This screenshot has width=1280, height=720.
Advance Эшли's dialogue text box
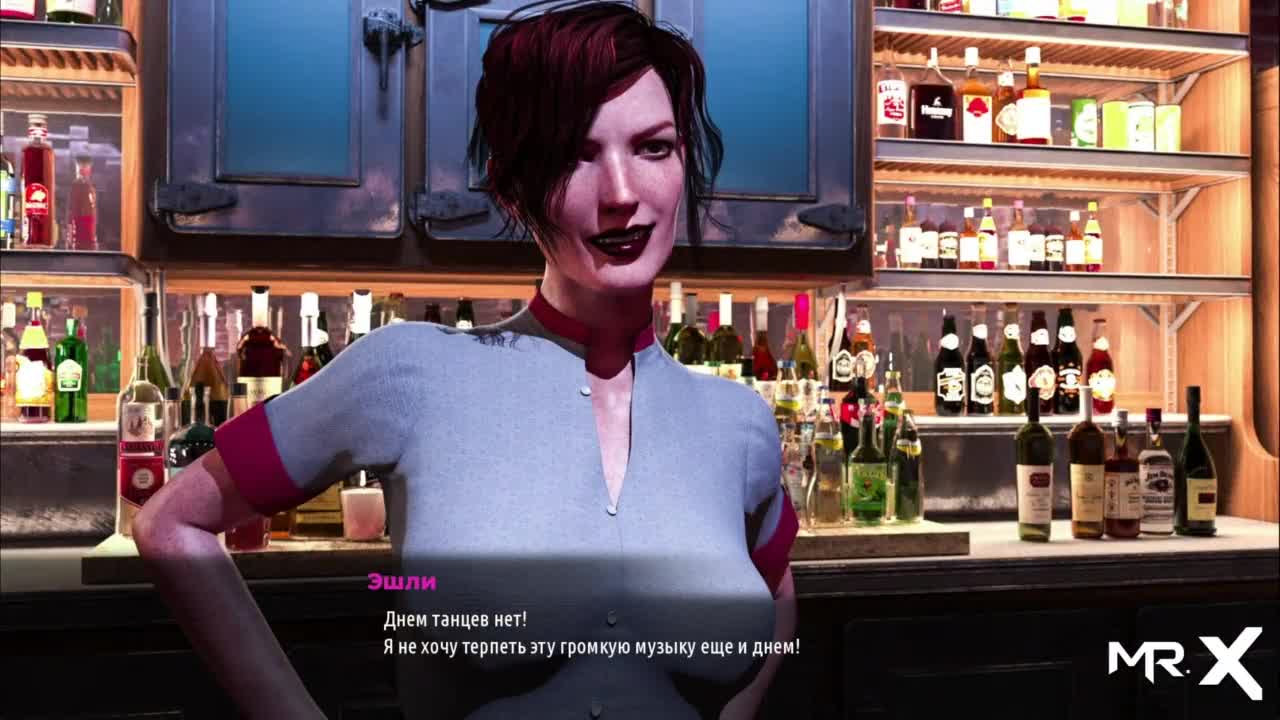pos(591,634)
